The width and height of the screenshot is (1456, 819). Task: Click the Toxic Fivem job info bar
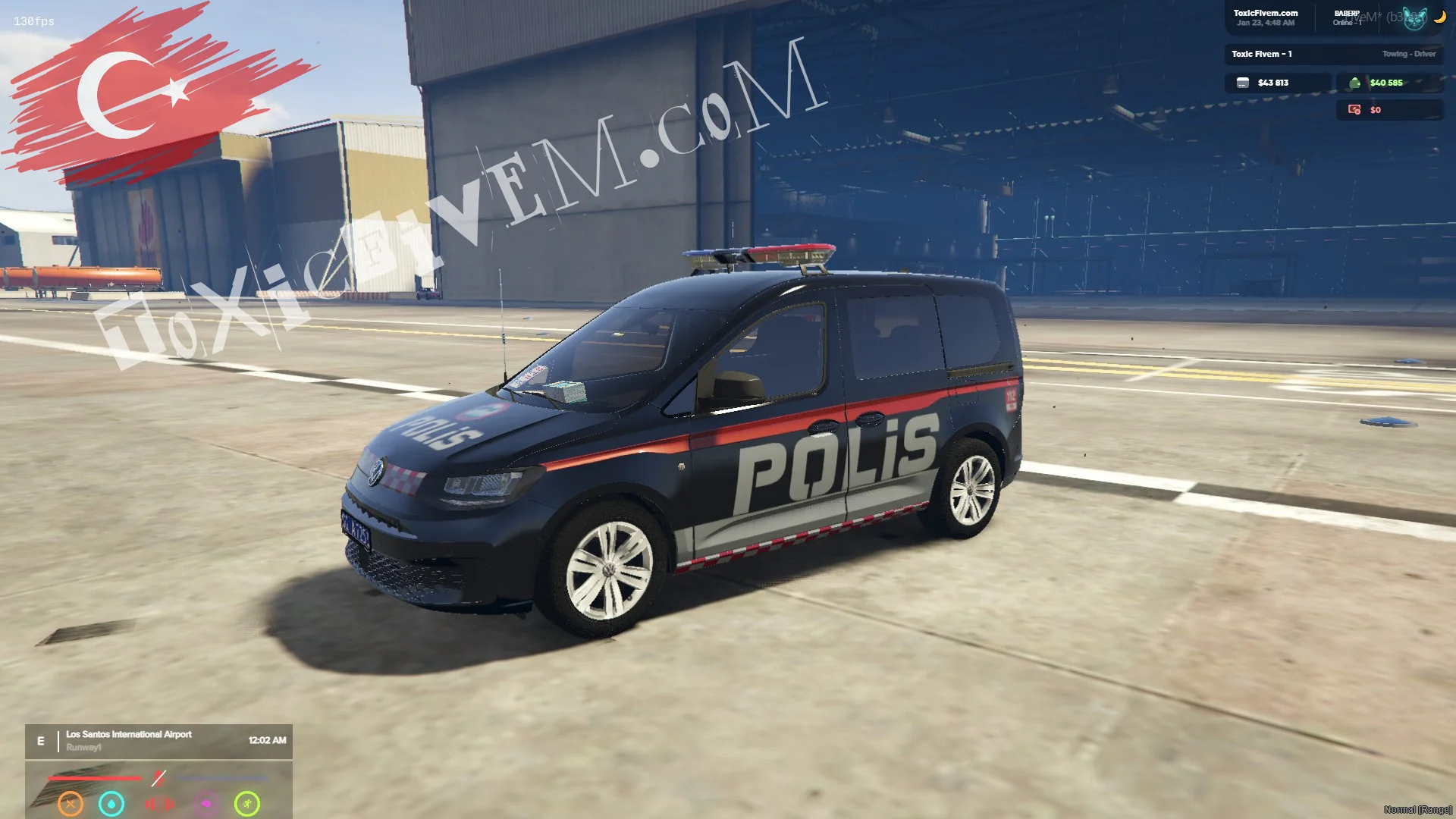coord(1333,54)
